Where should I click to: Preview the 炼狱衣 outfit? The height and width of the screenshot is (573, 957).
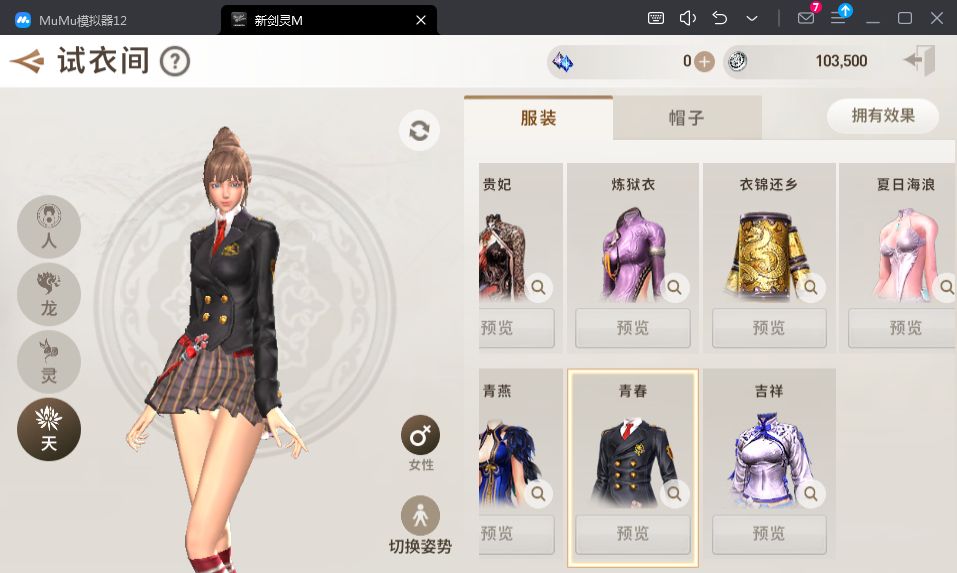632,328
